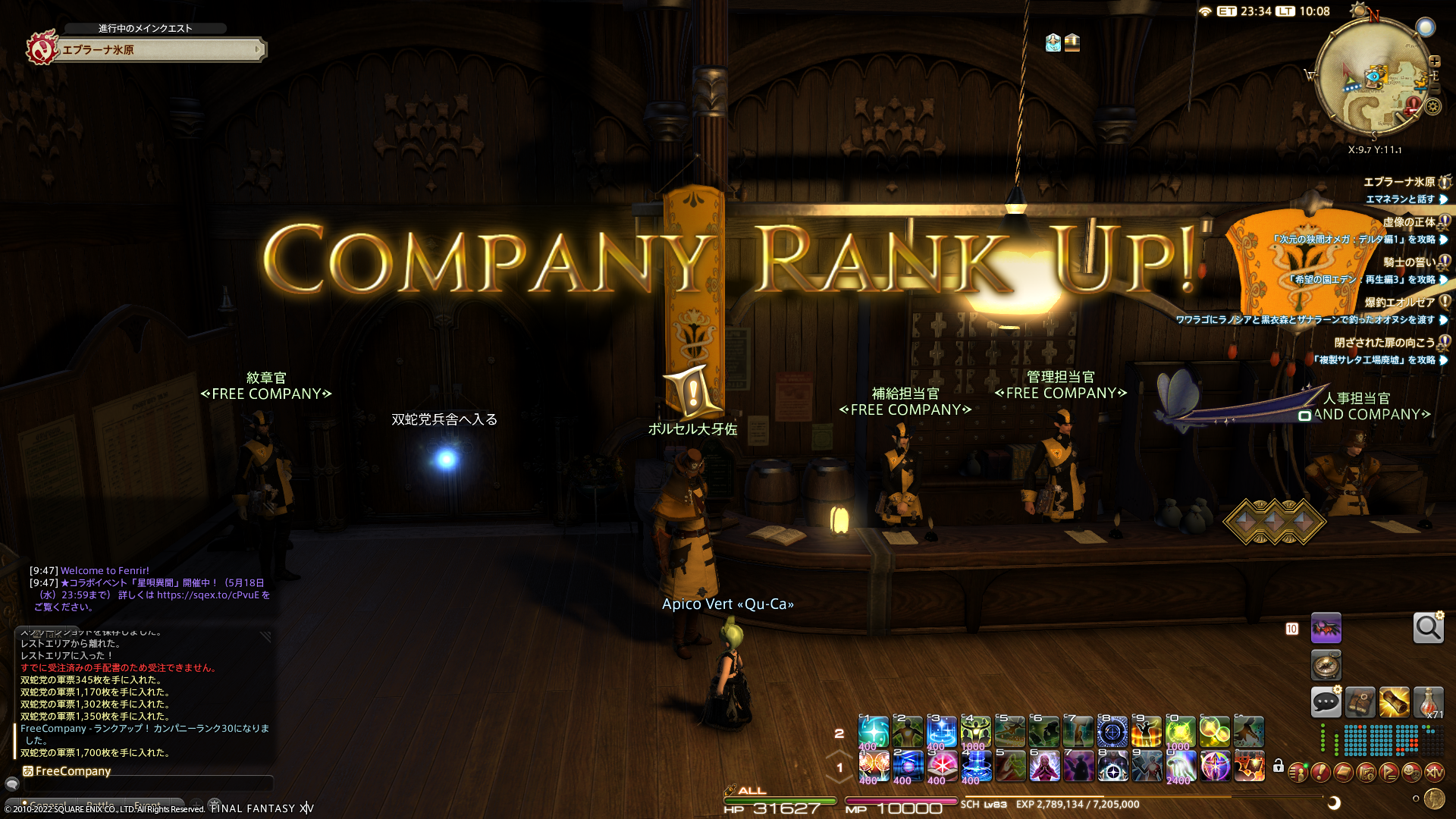The height and width of the screenshot is (819, 1456).
Task: Open the magnifying glass search icon
Action: pyautogui.click(x=1428, y=628)
